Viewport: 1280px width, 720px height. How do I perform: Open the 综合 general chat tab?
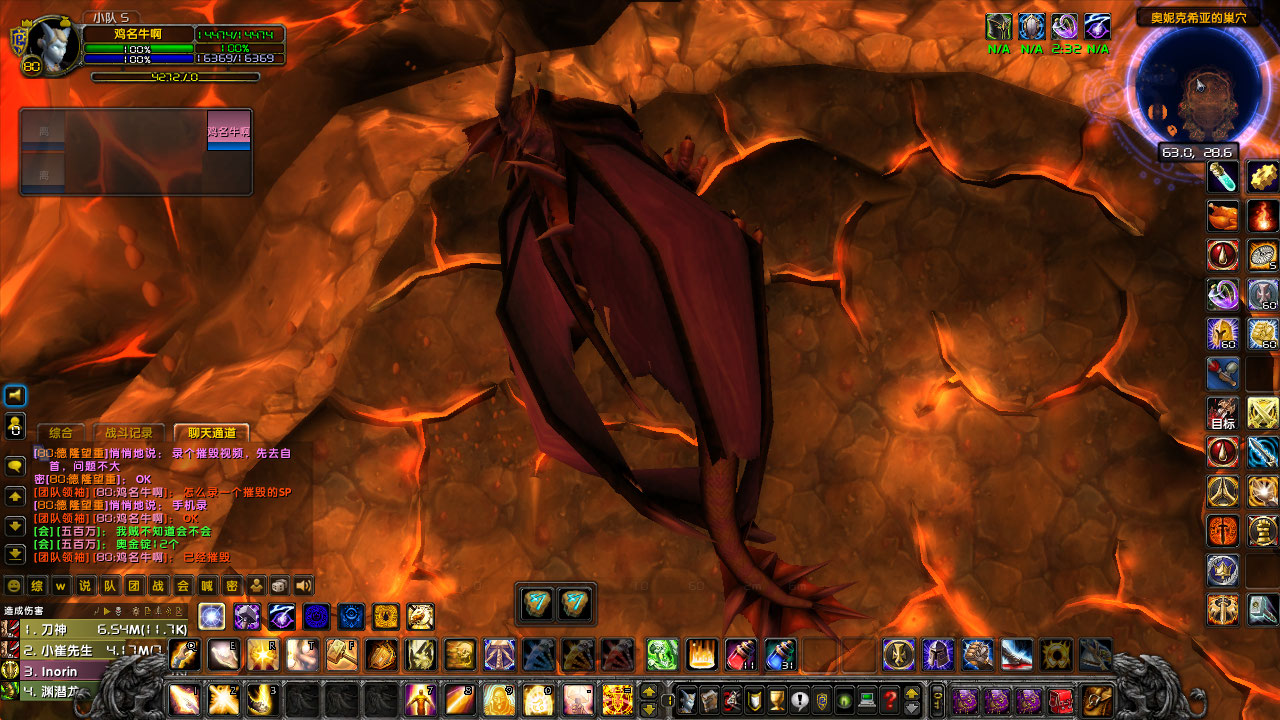pyautogui.click(x=61, y=433)
